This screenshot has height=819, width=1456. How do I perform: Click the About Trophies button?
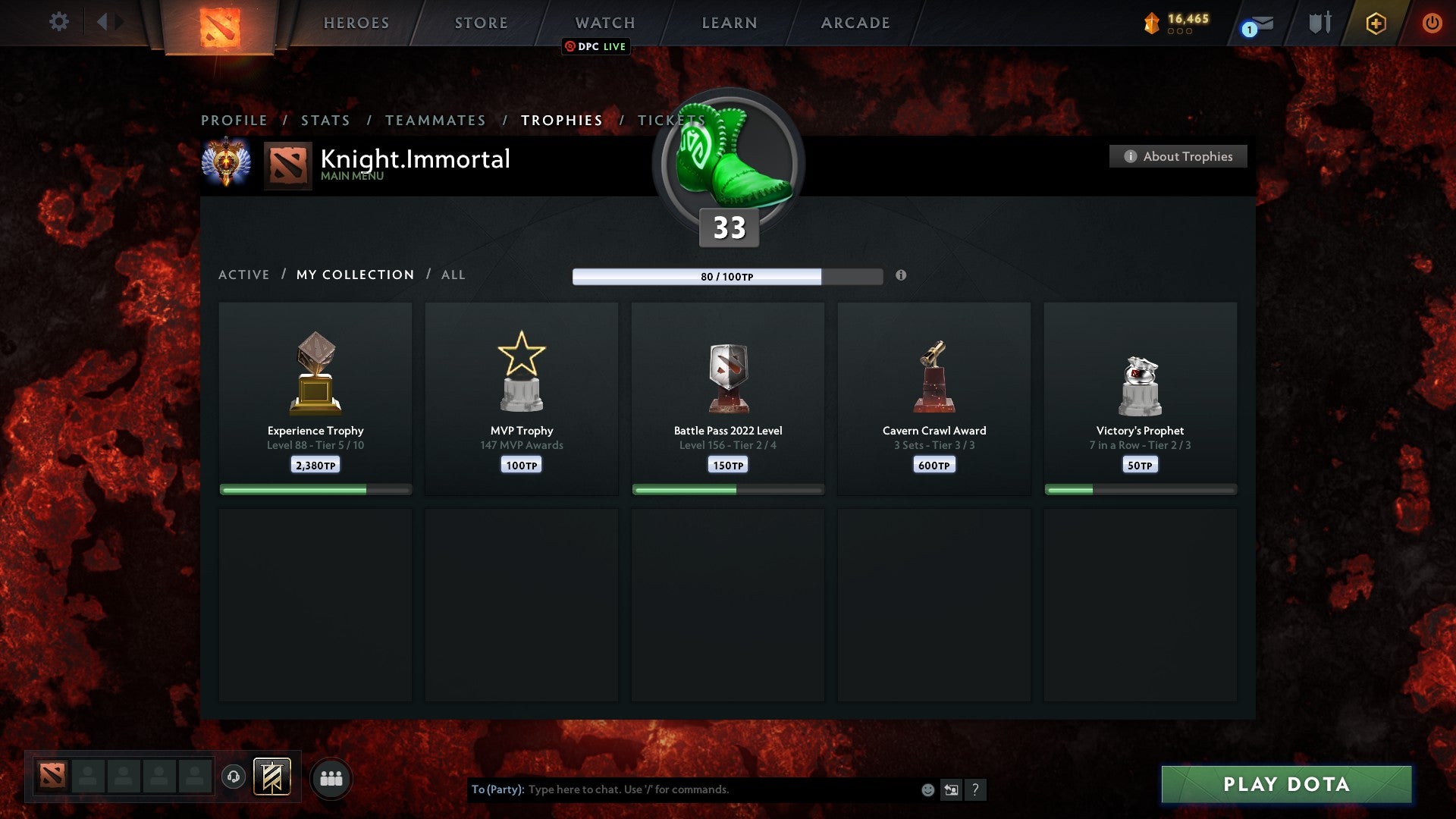[1178, 156]
